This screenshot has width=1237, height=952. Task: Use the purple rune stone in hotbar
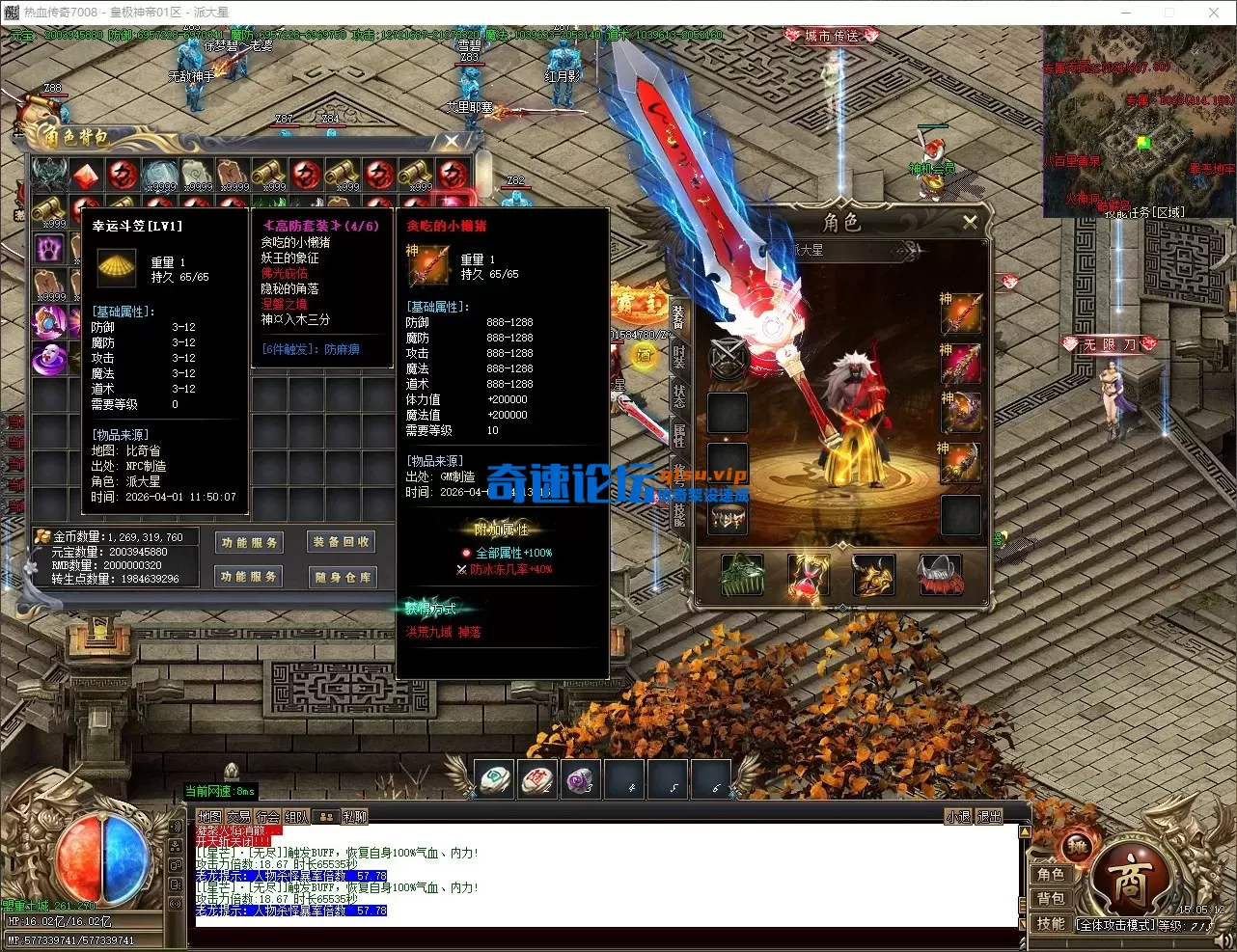(x=580, y=779)
